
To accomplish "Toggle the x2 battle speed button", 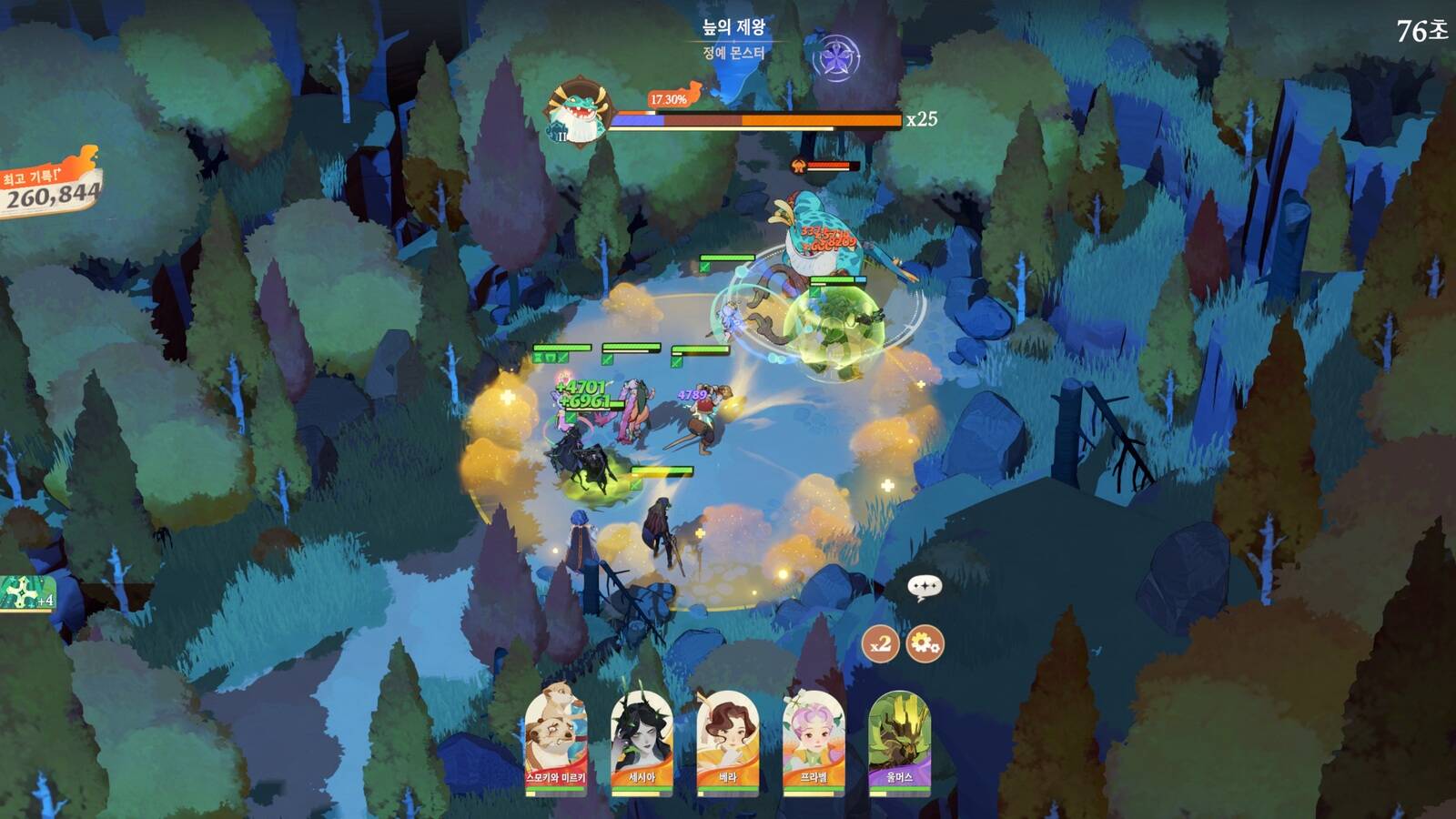I will pyautogui.click(x=880, y=644).
